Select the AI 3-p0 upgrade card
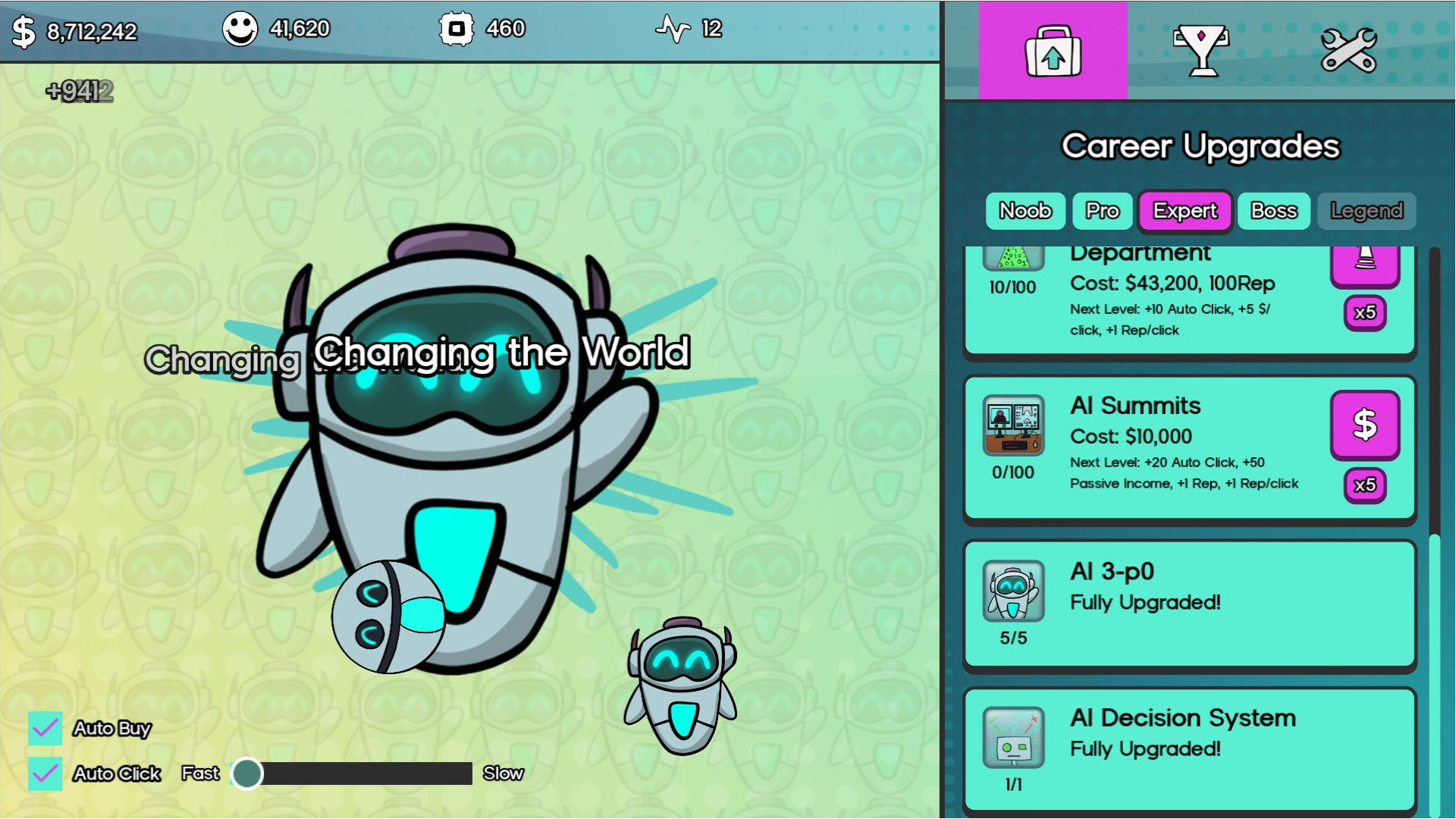 1189,604
